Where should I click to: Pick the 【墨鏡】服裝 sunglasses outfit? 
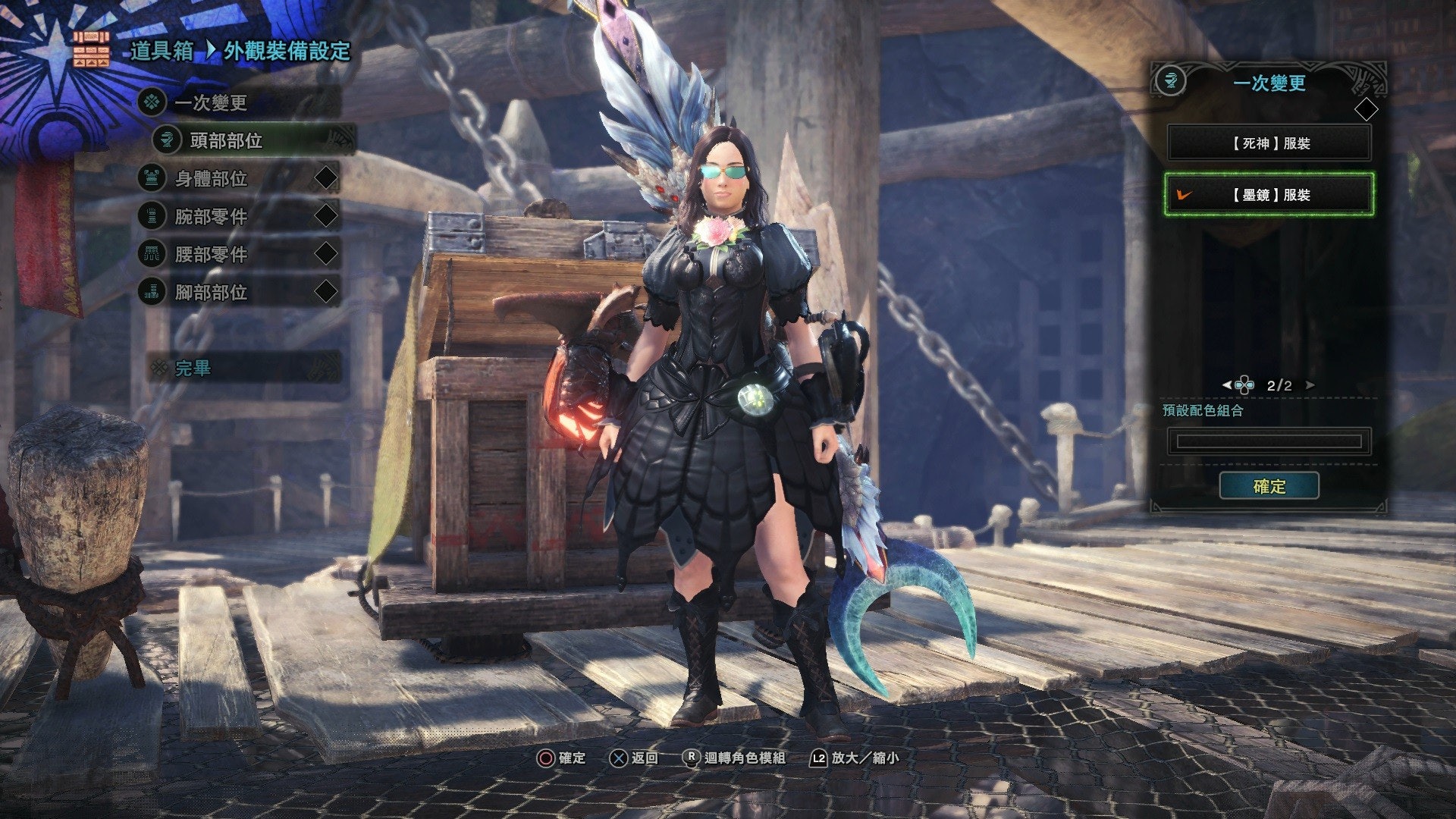1269,195
